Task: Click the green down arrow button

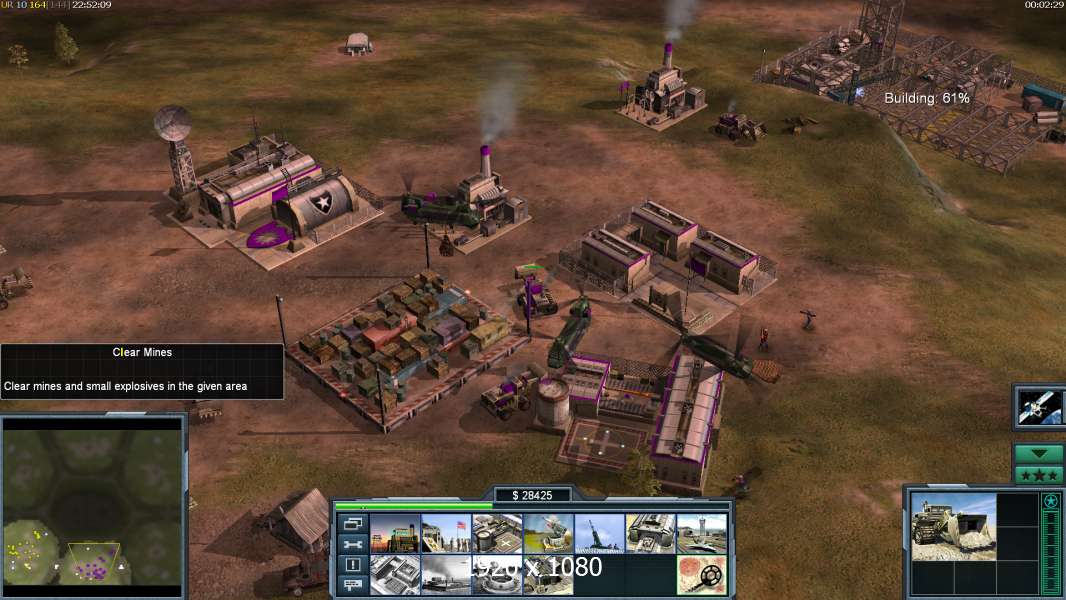Action: [1039, 454]
